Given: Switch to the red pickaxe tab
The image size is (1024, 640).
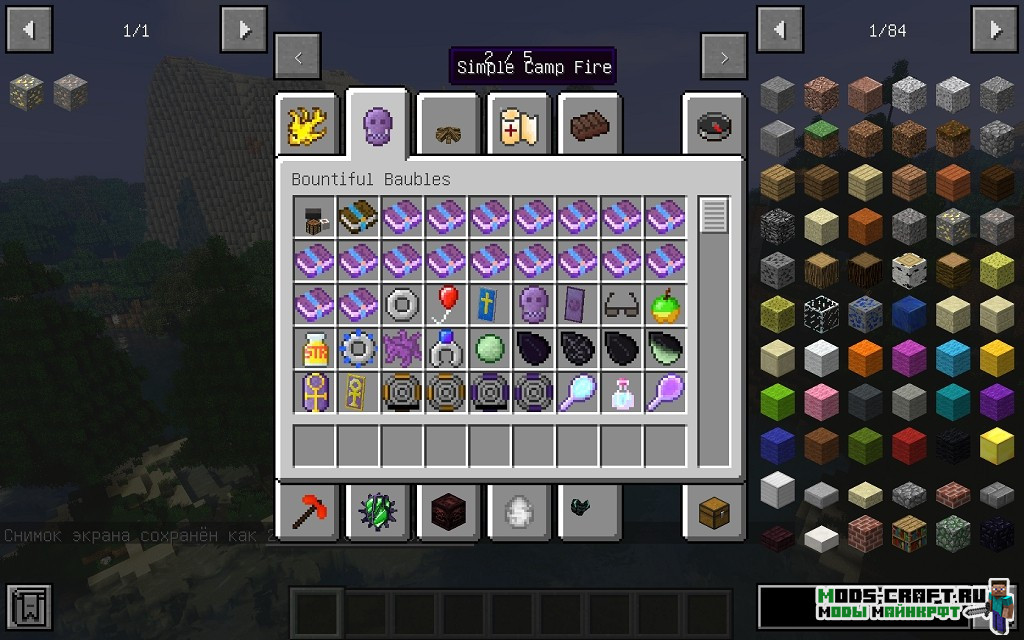Looking at the screenshot, I should (x=306, y=512).
